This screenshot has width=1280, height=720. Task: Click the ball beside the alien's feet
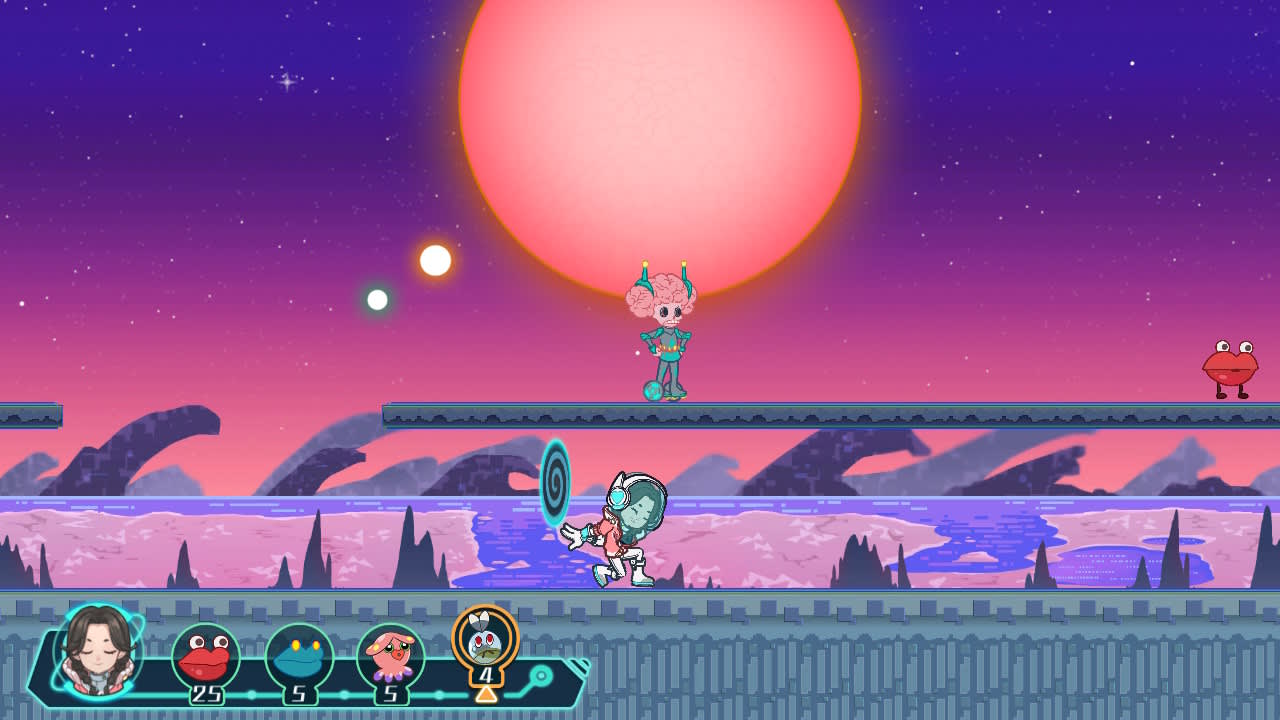point(652,388)
